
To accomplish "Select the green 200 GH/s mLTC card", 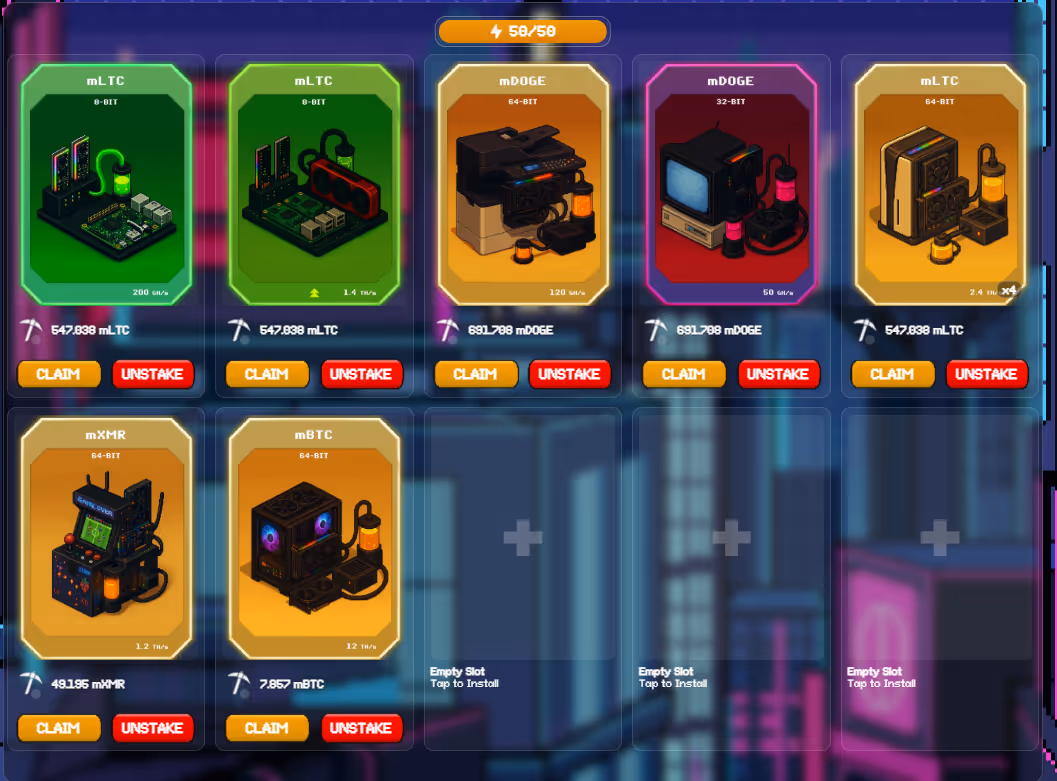I will (x=106, y=185).
